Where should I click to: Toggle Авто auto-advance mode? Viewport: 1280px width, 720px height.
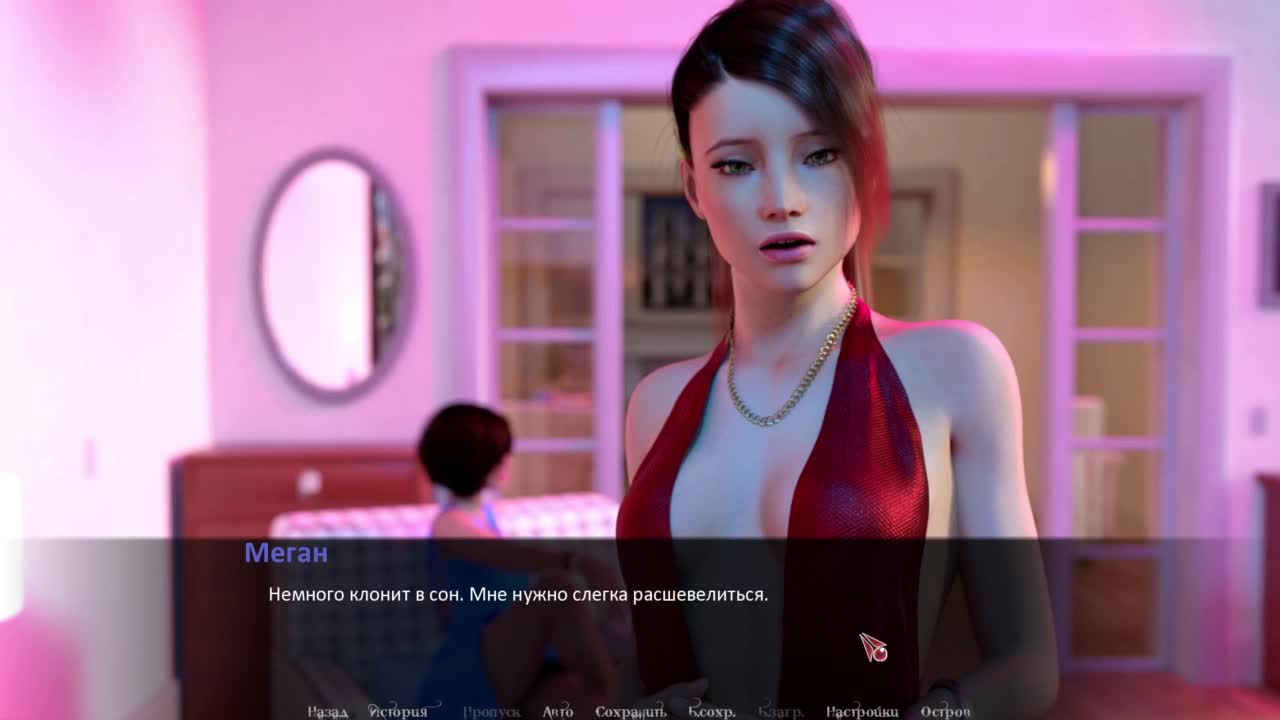point(558,712)
